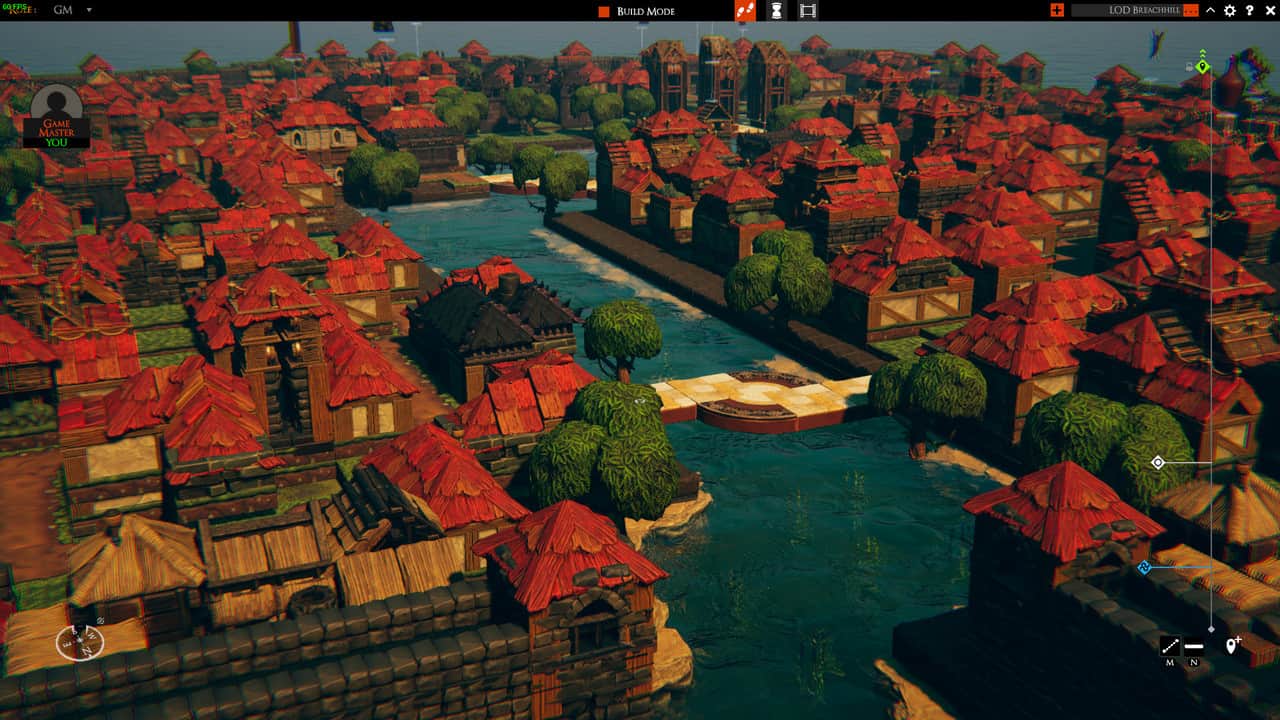Viewport: 1280px width, 720px height.
Task: Activate the film frame cutscene icon
Action: (808, 11)
